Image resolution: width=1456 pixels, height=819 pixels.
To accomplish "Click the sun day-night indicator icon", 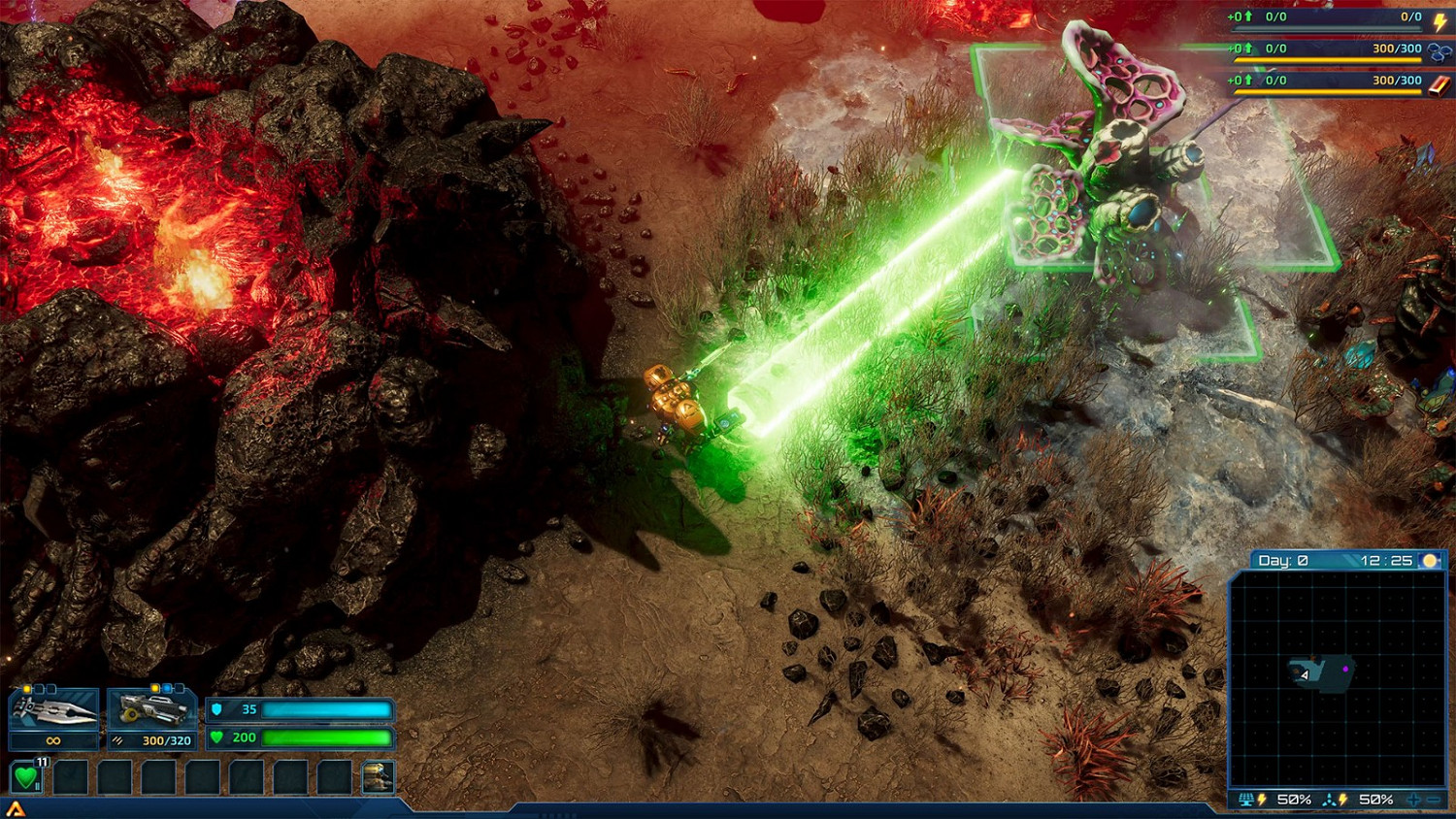I will tap(1429, 561).
